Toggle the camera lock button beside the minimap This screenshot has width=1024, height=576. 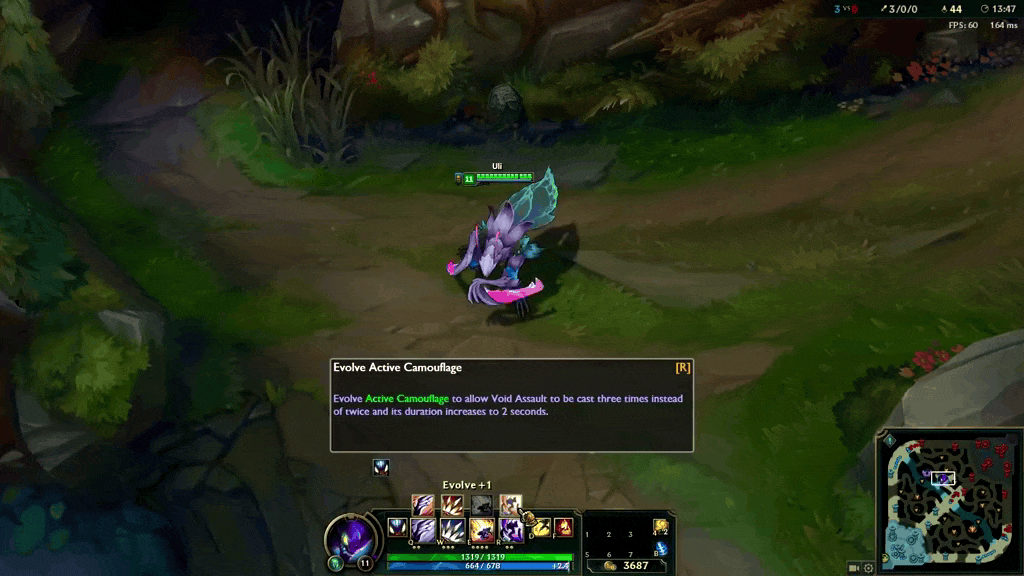click(x=854, y=567)
